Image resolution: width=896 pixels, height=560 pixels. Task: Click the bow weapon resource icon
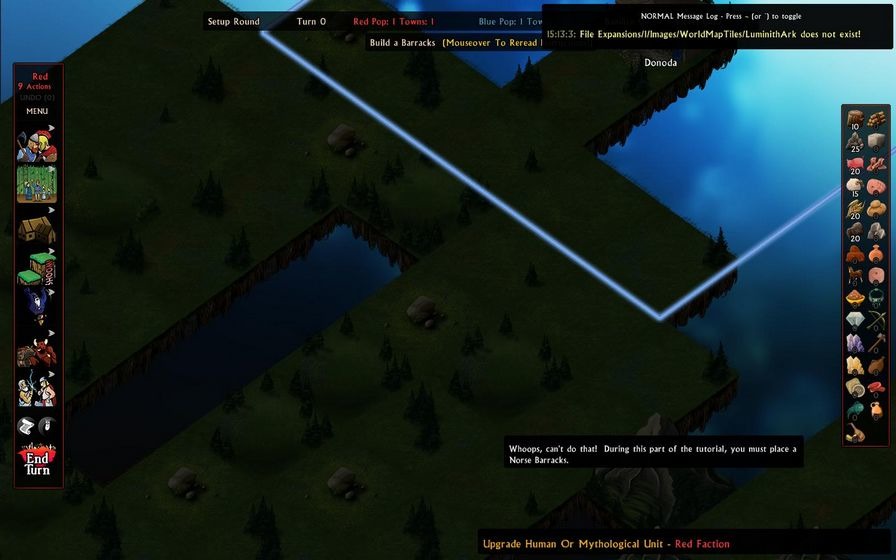pyautogui.click(x=876, y=319)
